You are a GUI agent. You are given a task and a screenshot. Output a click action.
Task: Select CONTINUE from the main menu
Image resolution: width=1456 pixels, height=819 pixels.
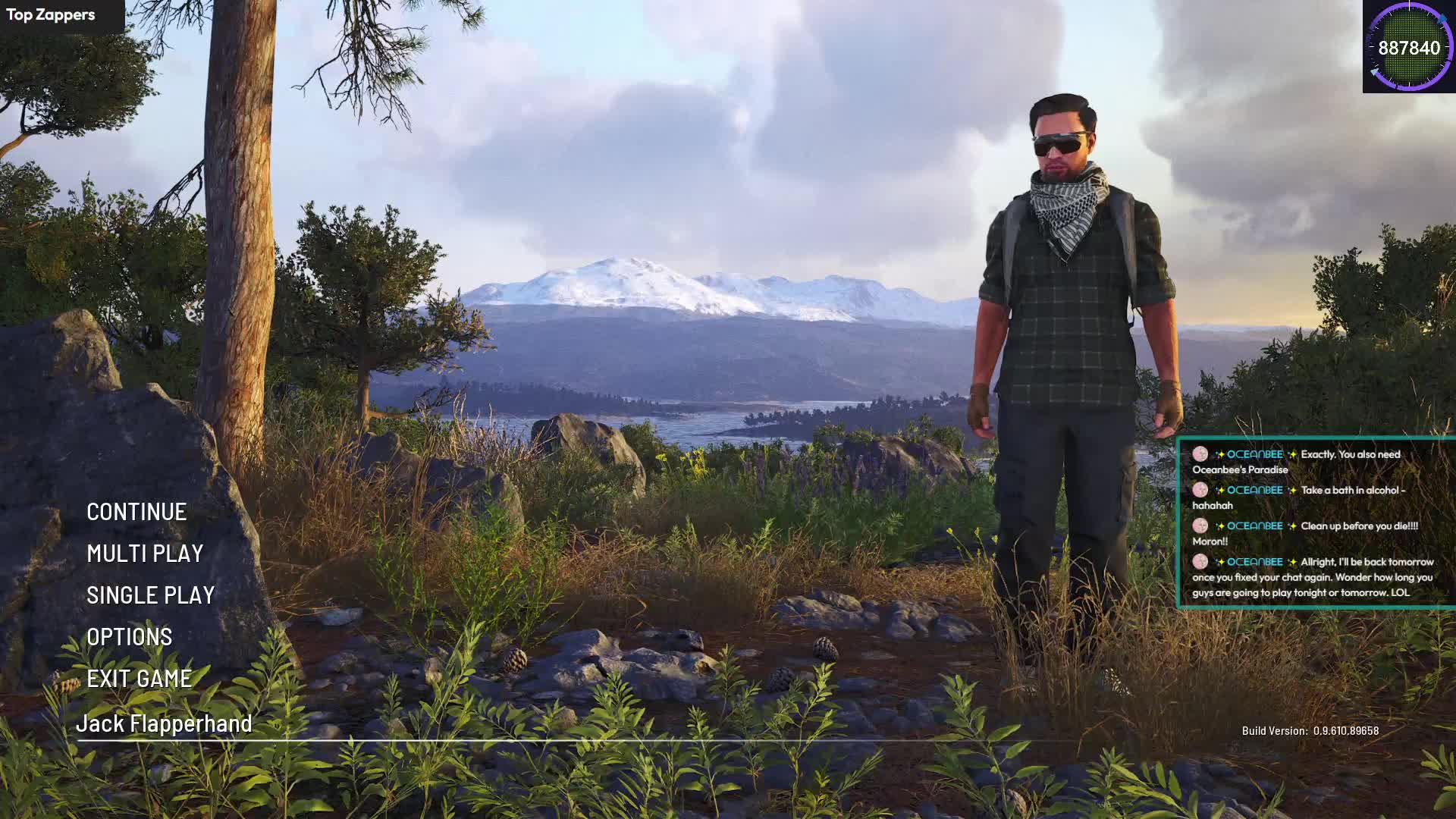[x=136, y=513]
